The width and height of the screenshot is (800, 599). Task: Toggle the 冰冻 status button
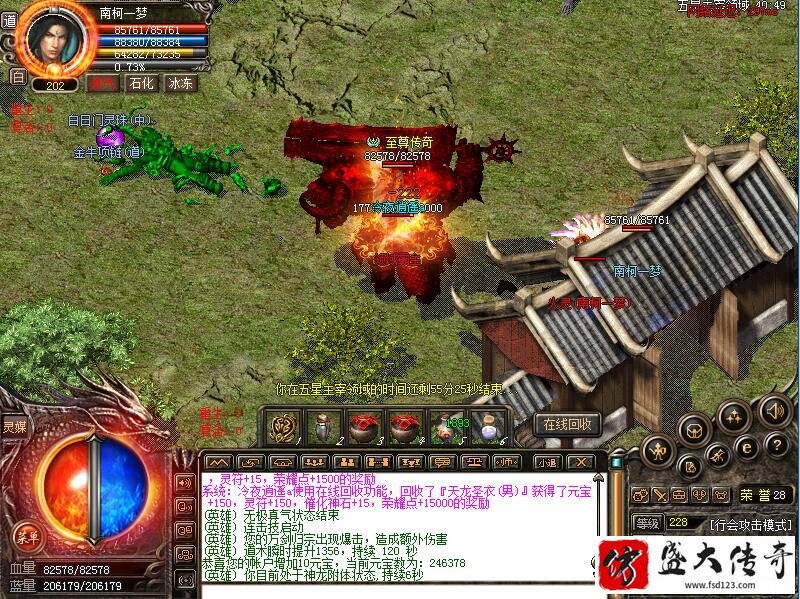pos(180,83)
